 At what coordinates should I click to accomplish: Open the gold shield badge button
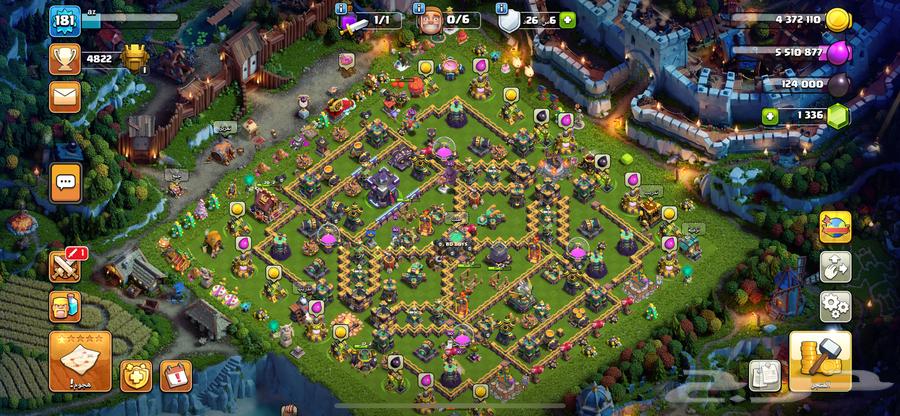click(136, 375)
